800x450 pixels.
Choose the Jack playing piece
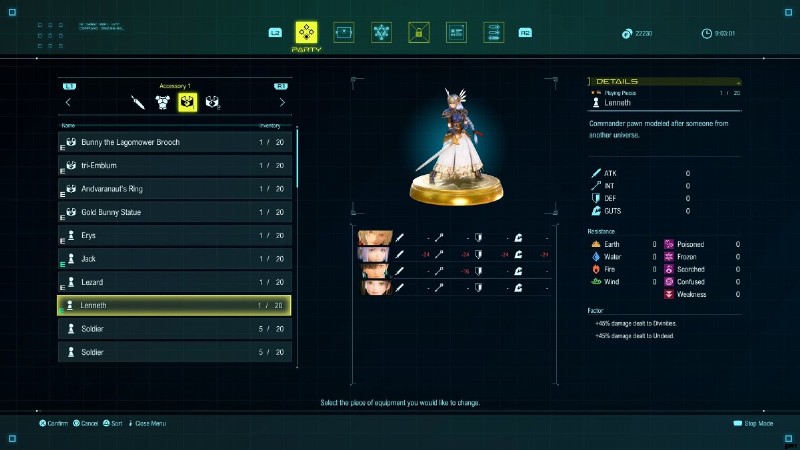(175, 258)
